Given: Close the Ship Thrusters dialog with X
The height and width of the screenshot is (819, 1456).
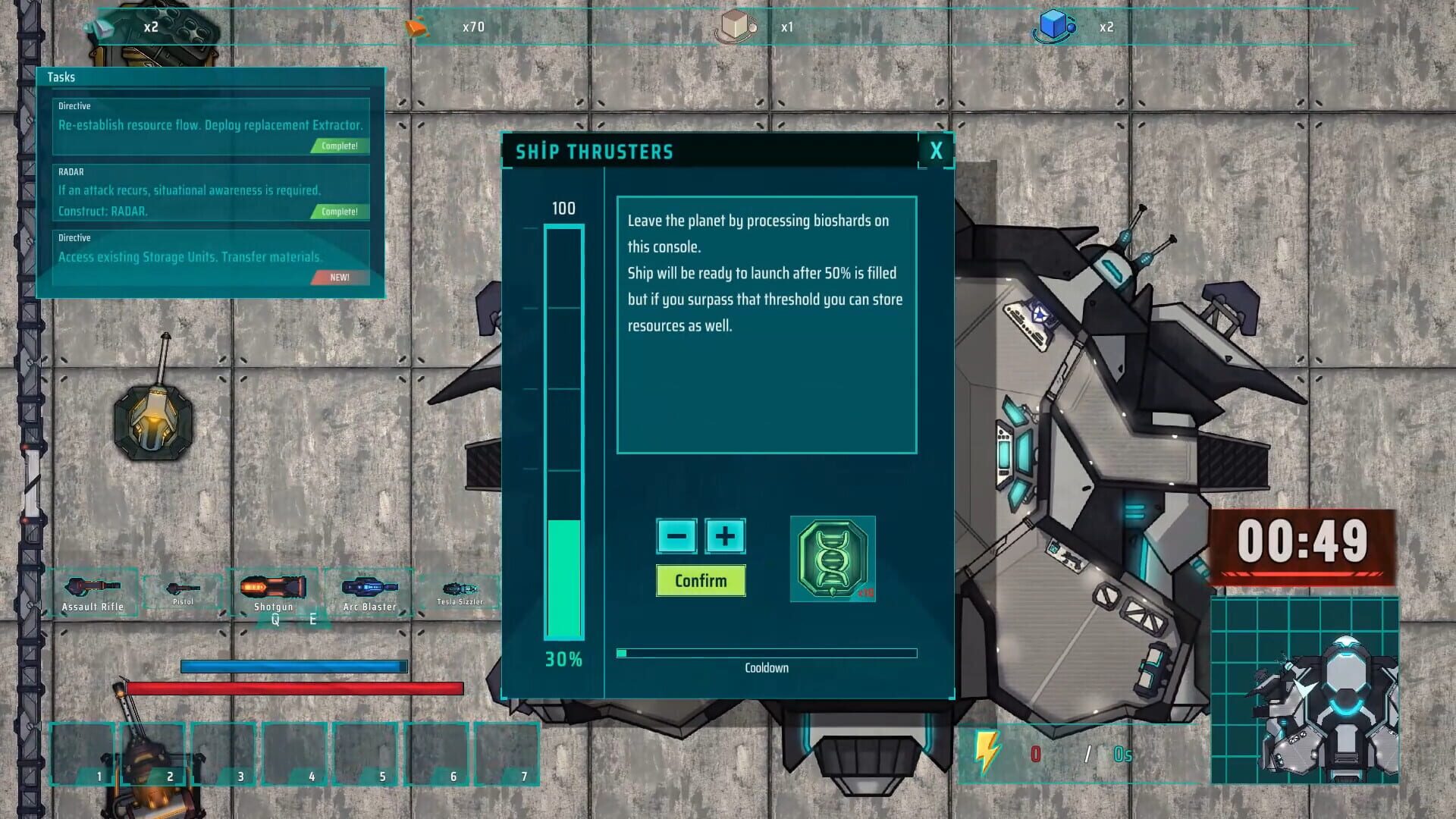Looking at the screenshot, I should pos(936,151).
